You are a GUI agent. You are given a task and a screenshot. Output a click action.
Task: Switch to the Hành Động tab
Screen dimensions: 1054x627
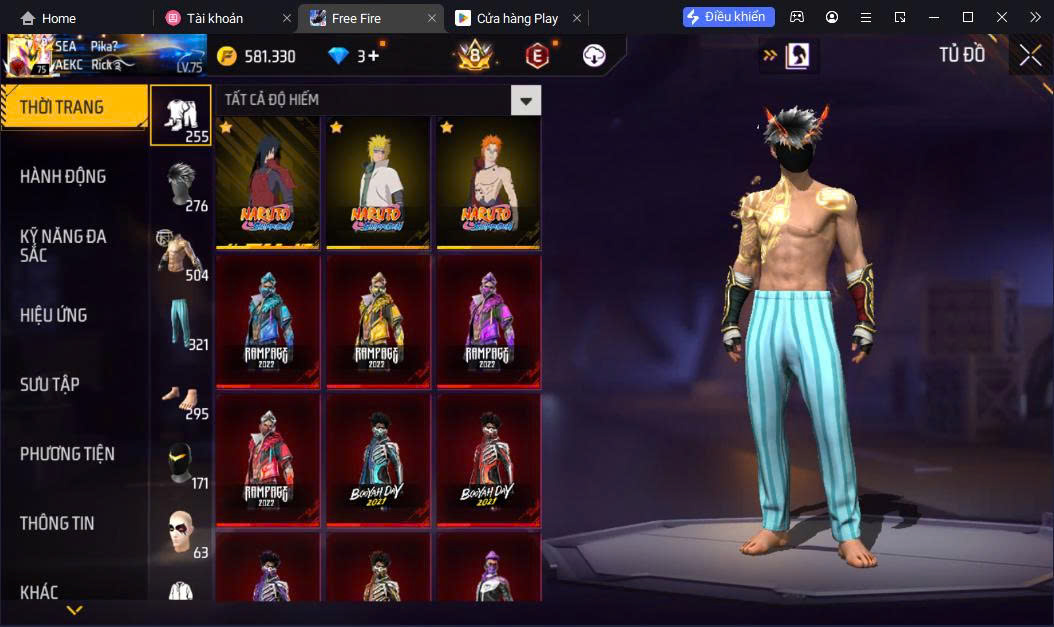(63, 177)
